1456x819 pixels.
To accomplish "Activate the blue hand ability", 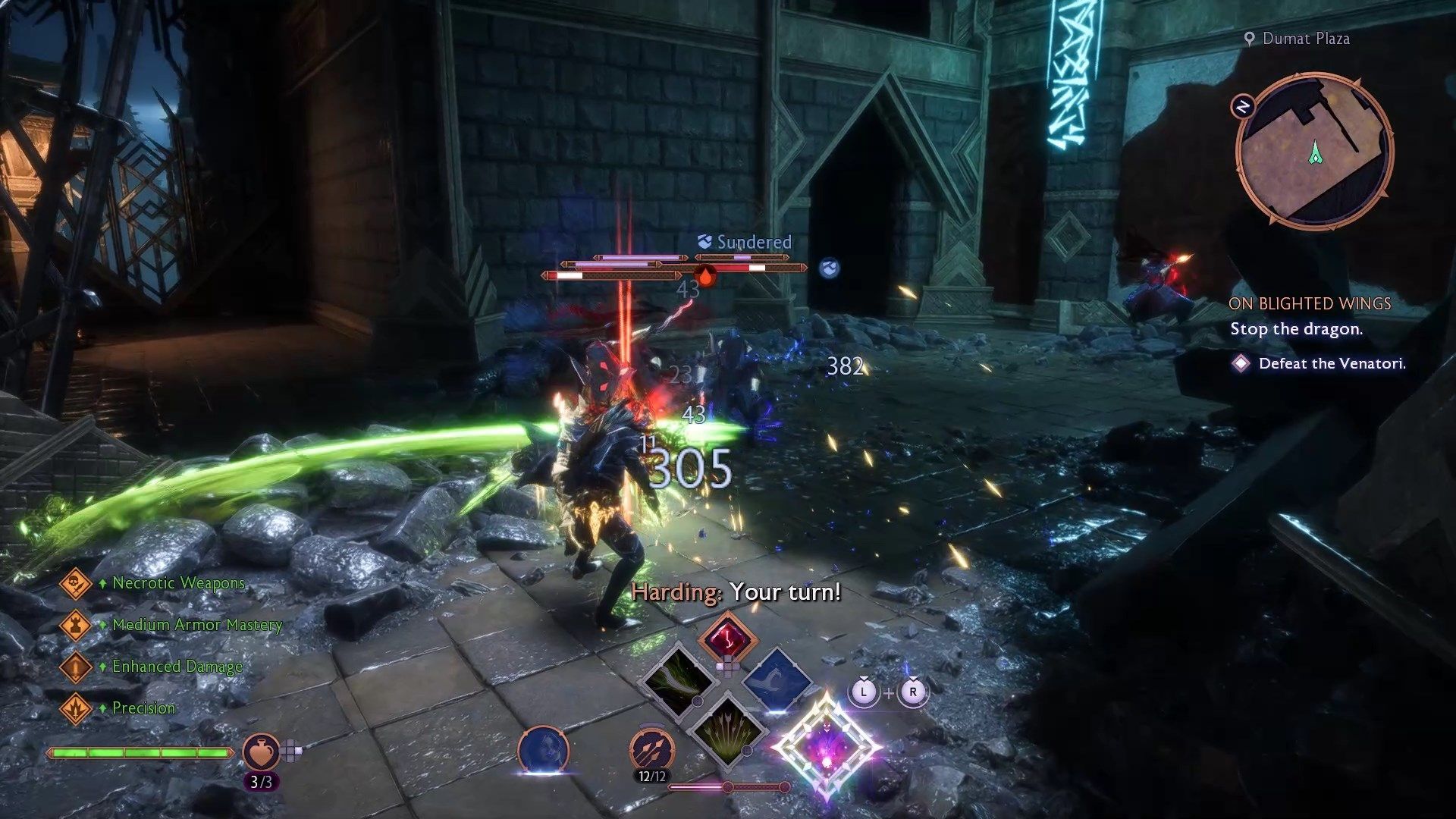I will [x=777, y=679].
